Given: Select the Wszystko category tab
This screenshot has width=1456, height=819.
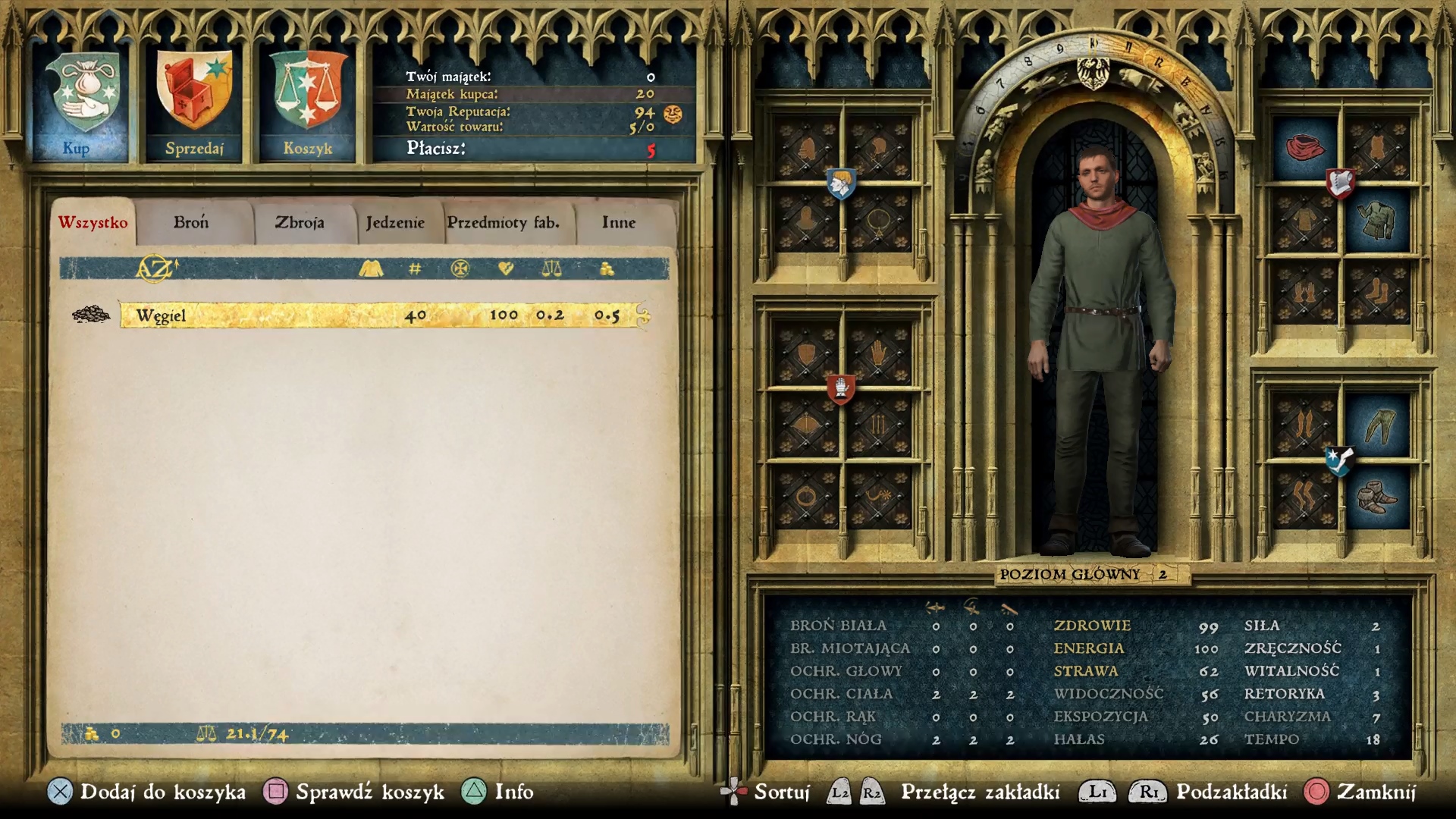Looking at the screenshot, I should coord(93,223).
